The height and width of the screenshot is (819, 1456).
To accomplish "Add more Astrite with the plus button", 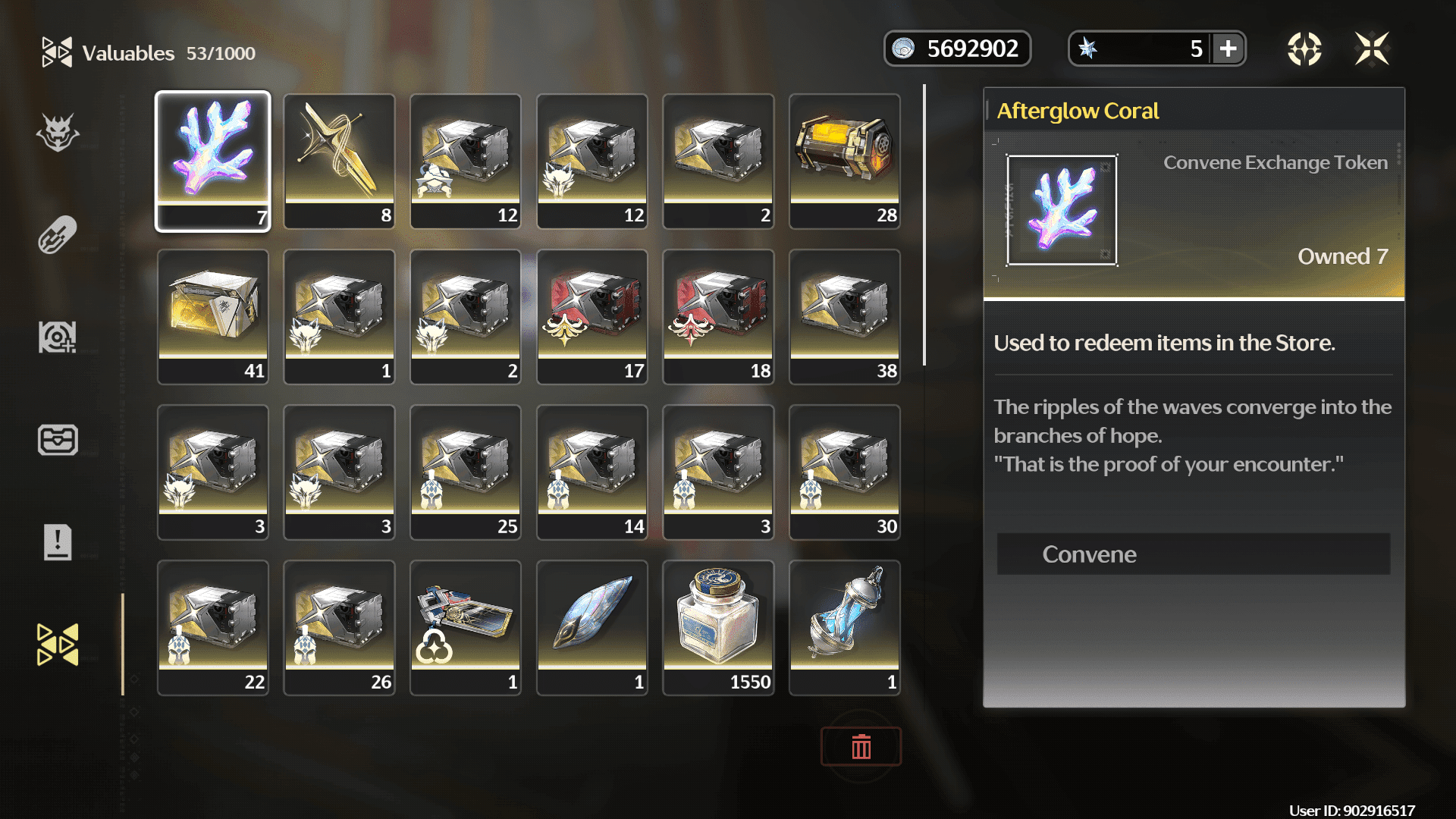I will click(1228, 49).
